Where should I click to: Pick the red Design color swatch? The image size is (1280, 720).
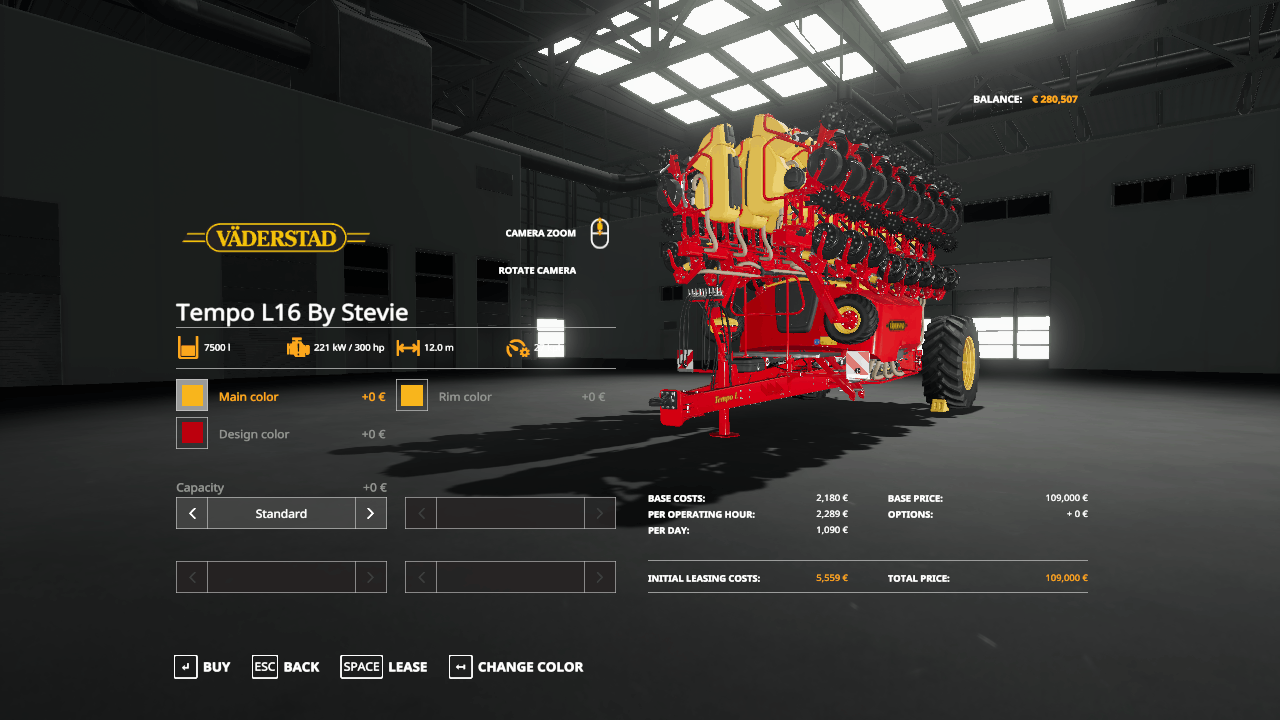coord(192,433)
